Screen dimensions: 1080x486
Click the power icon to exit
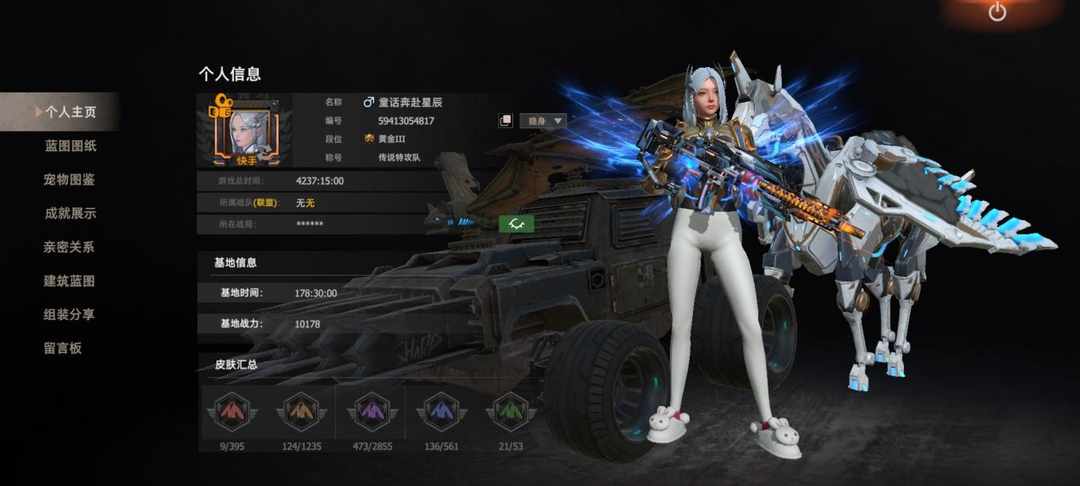(x=997, y=13)
